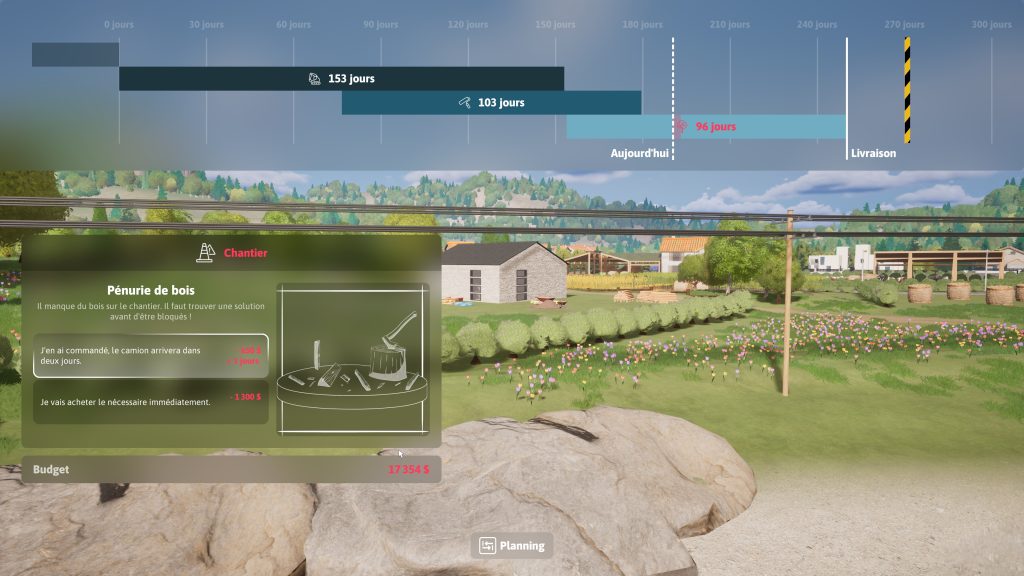Select the 96 jours timeline bar
The image size is (1024, 576).
click(x=706, y=127)
